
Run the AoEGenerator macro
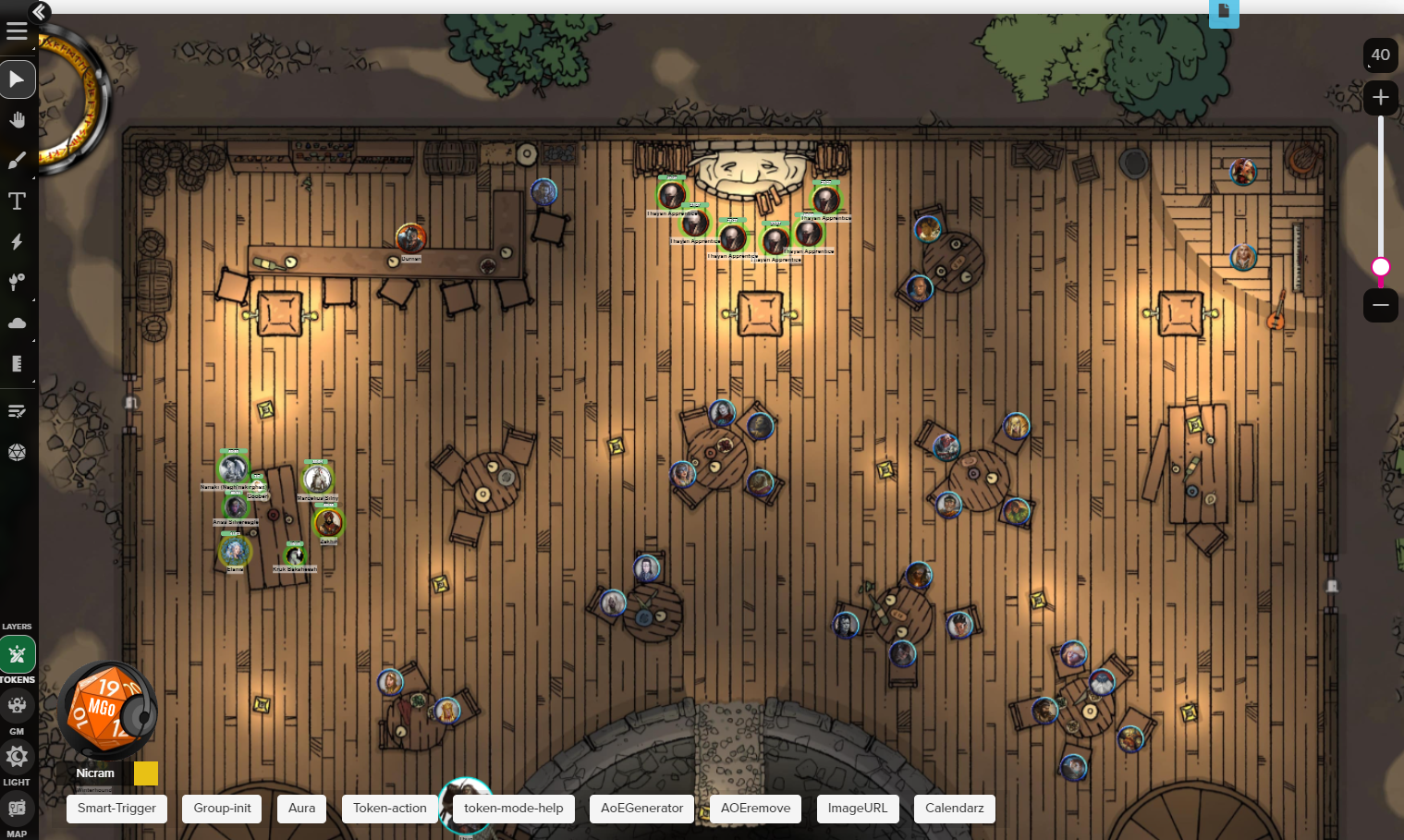tap(641, 809)
